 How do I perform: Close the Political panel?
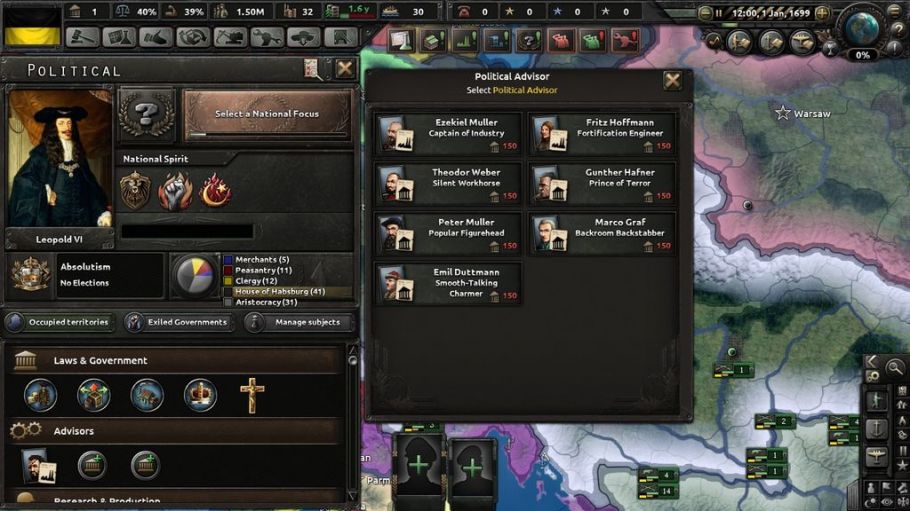(345, 69)
